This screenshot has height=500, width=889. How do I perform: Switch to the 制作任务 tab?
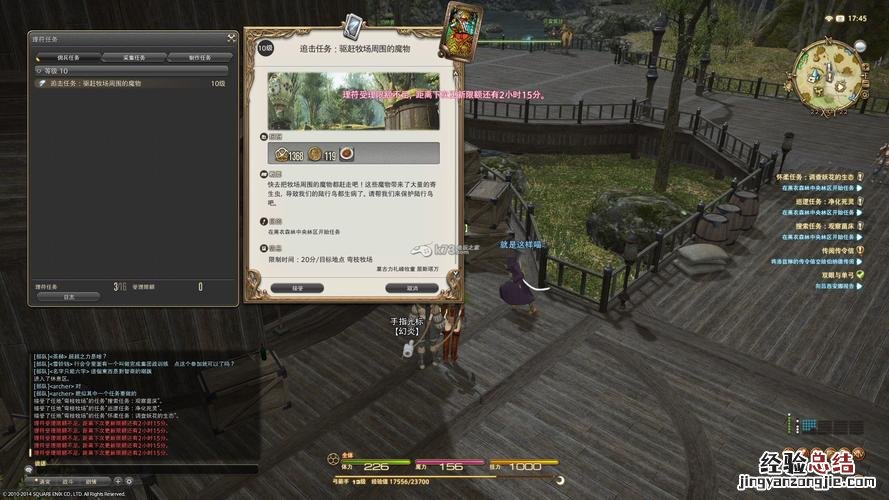(199, 57)
